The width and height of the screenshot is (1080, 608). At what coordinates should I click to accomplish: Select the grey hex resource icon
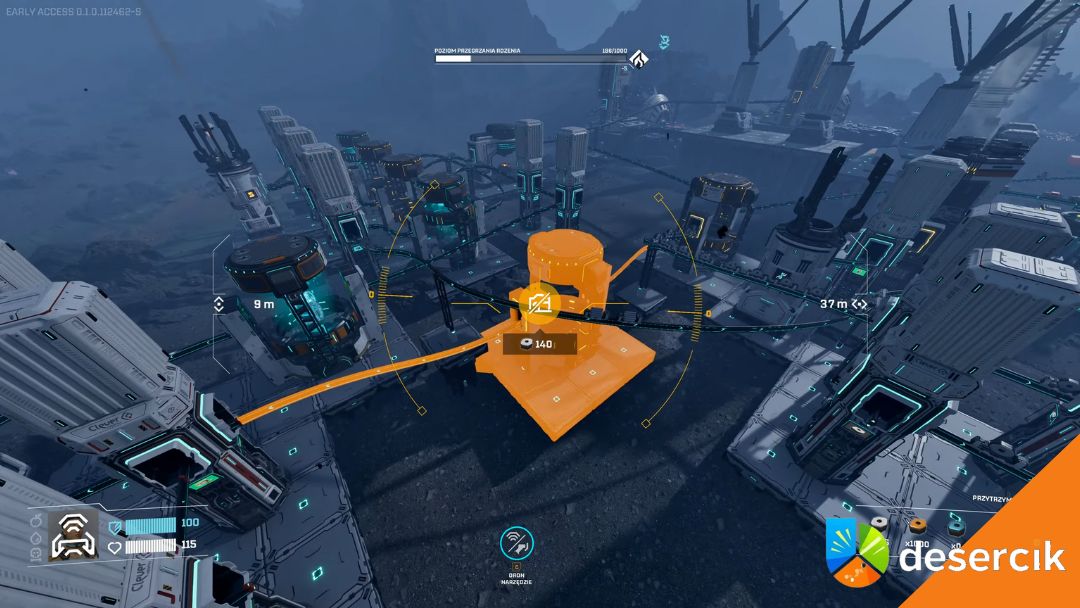[x=880, y=523]
